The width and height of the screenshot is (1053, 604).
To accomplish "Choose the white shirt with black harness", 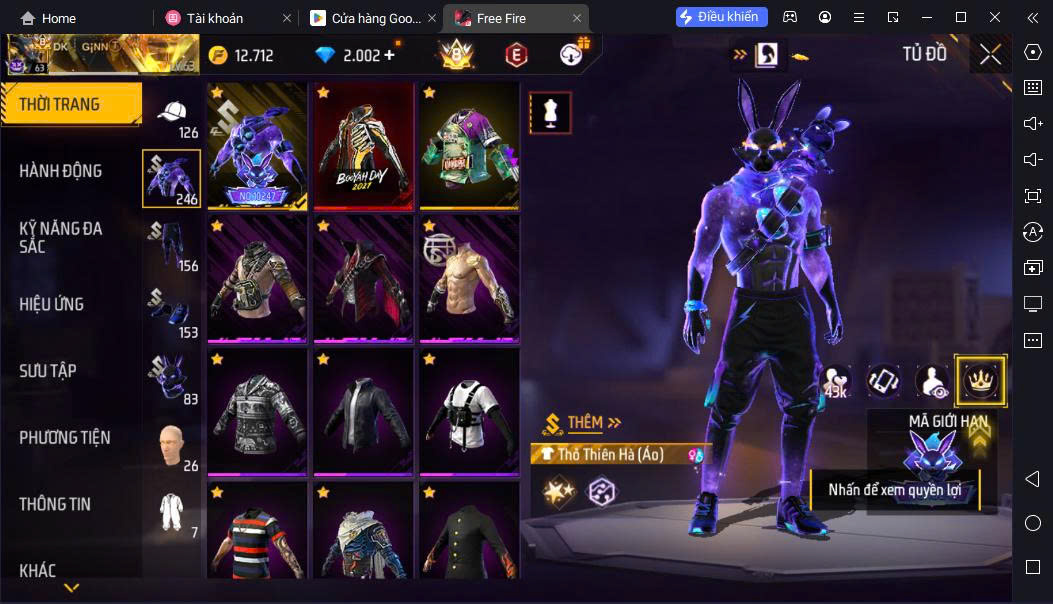I will pos(469,412).
